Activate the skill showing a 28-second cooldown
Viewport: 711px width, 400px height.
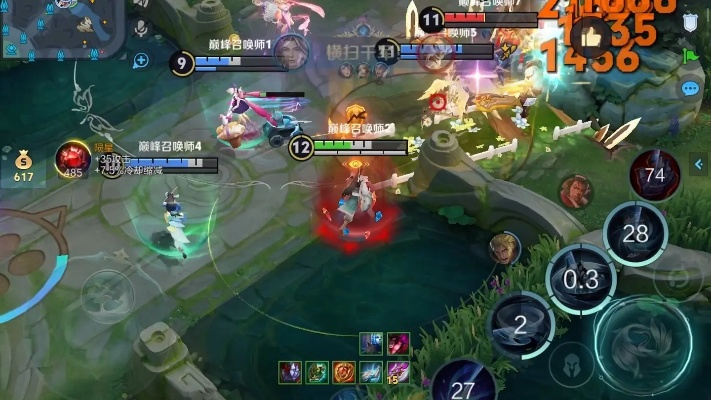coord(635,234)
